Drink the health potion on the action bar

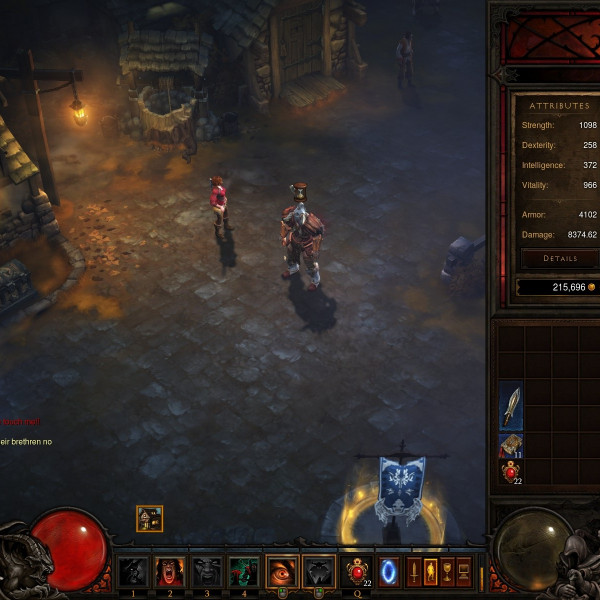click(356, 572)
